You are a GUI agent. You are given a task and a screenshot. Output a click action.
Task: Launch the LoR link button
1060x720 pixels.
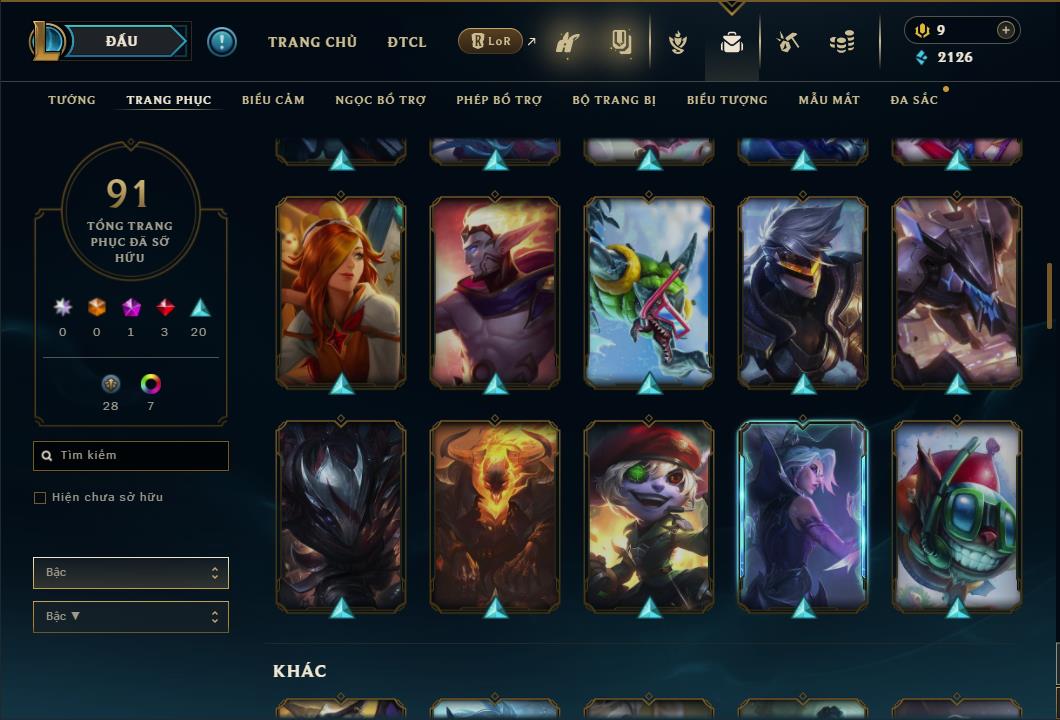click(491, 42)
